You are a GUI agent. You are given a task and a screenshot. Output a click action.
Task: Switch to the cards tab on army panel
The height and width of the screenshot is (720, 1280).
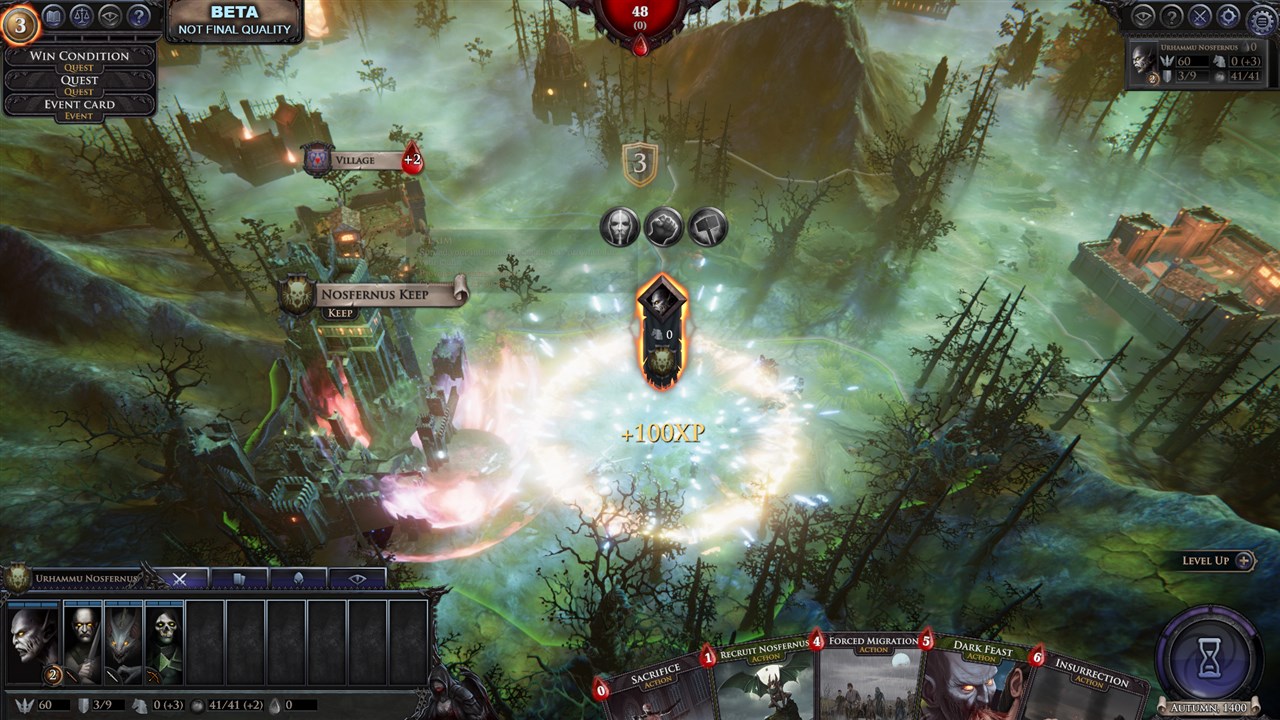click(238, 577)
